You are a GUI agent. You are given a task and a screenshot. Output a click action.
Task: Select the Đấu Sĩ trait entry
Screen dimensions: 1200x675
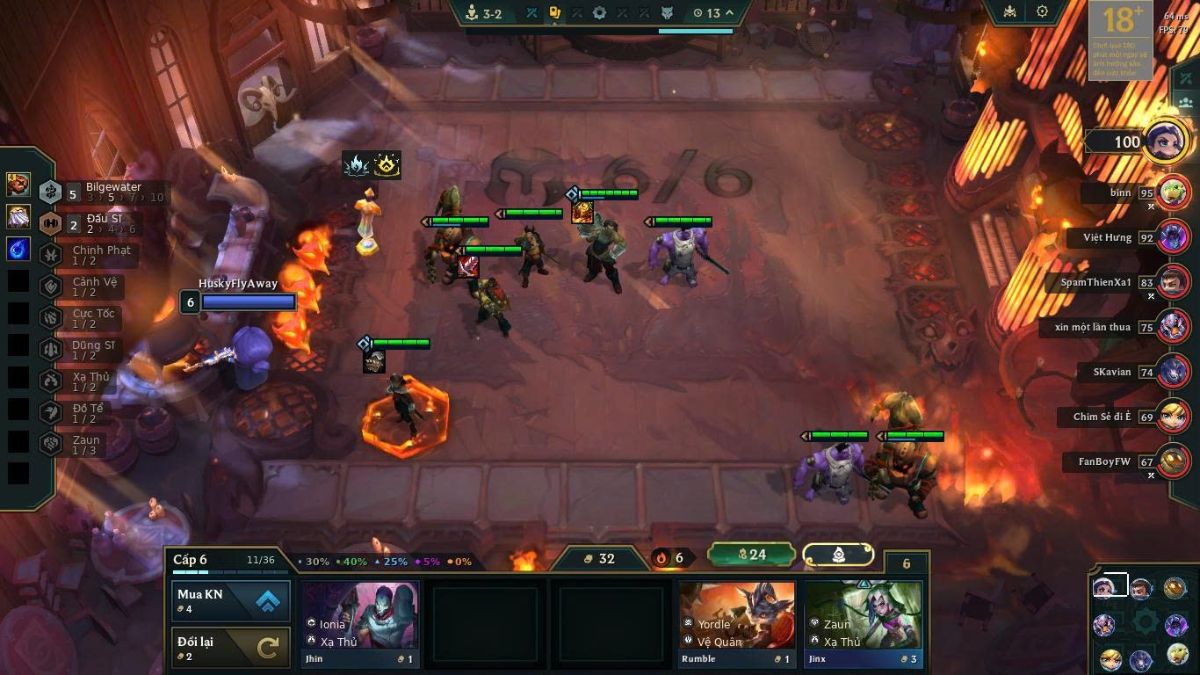[x=100, y=223]
